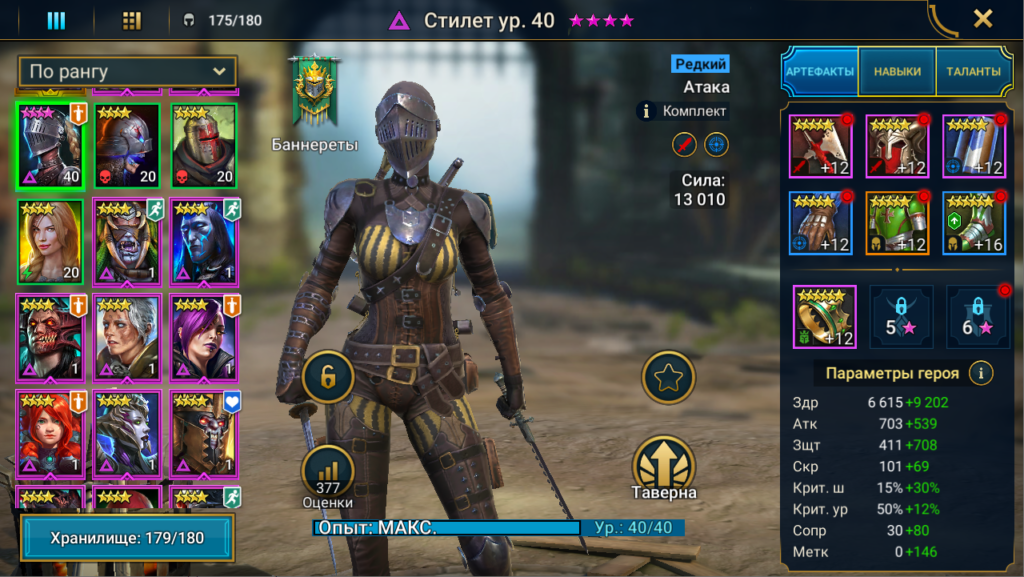1024x577 pixels.
Task: Select the equipped helmet artifact slot
Action: (897, 146)
